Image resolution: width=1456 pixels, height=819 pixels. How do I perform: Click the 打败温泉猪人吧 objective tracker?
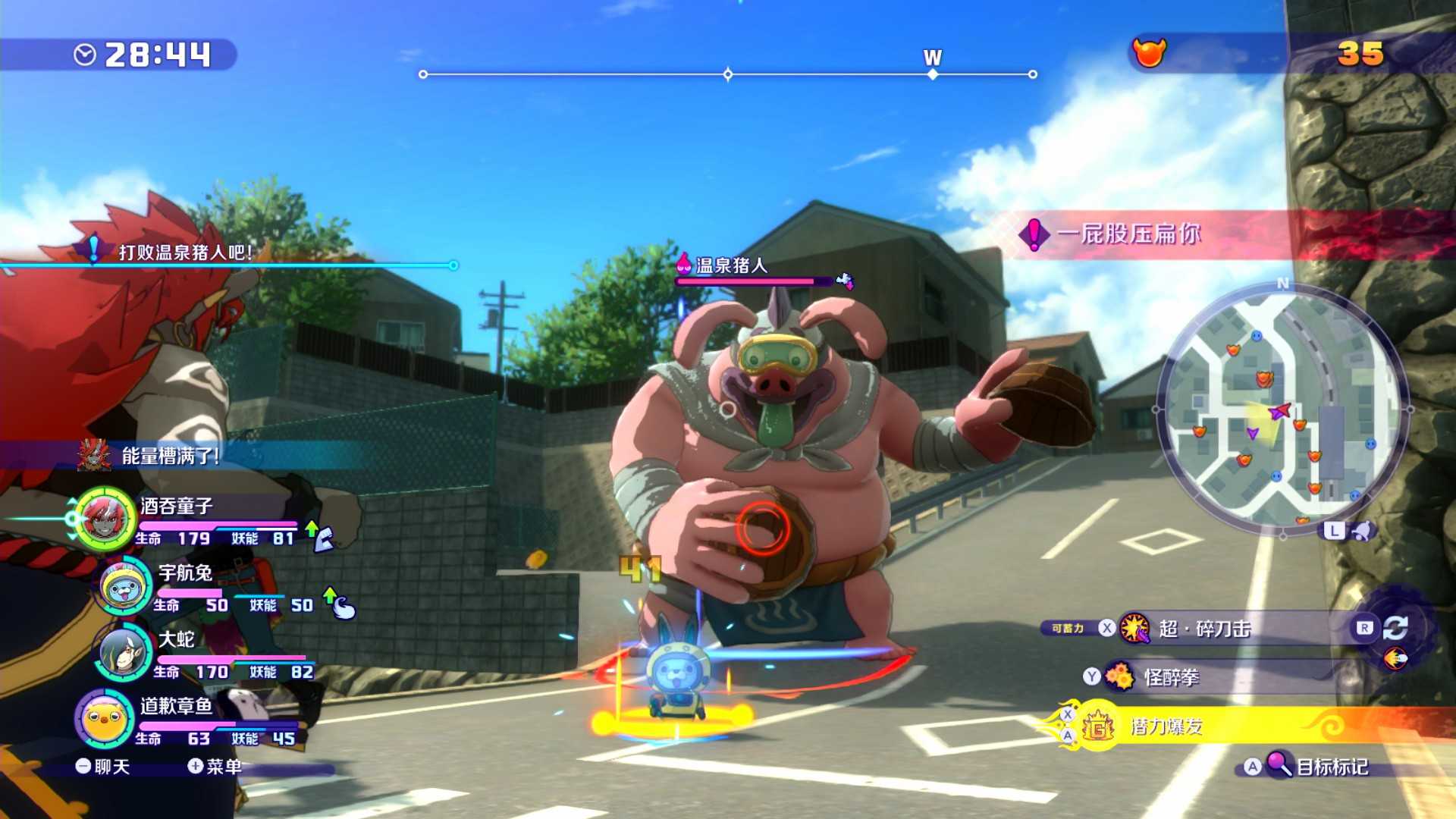click(185, 253)
